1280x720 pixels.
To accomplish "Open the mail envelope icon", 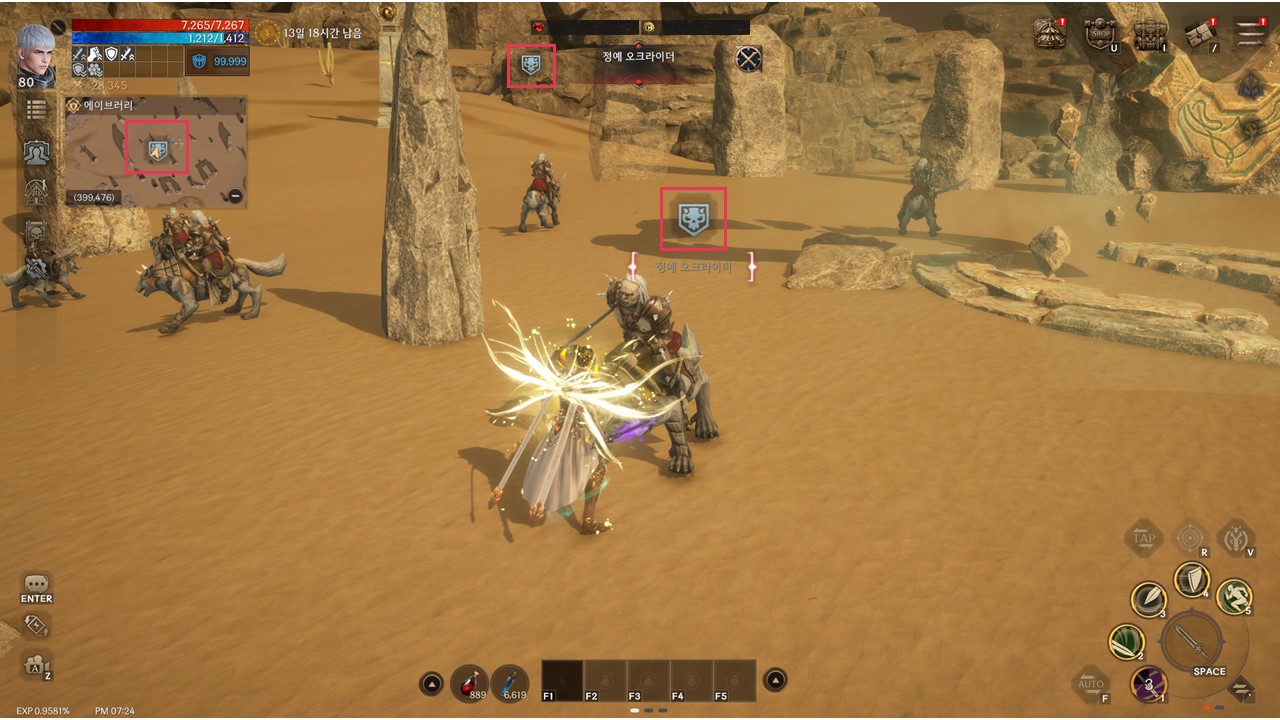I will point(1200,34).
